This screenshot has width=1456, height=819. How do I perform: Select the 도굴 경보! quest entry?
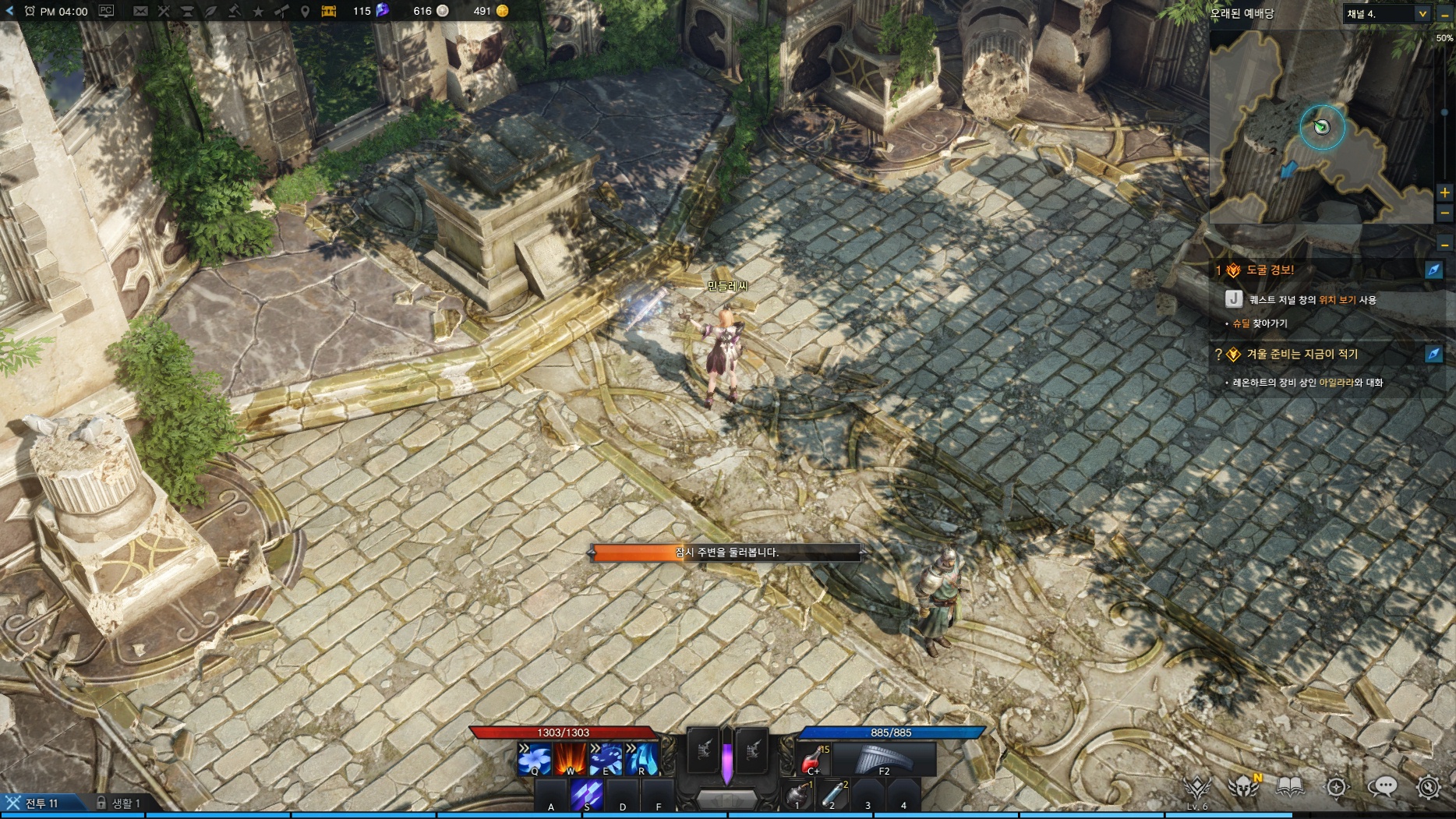pyautogui.click(x=1270, y=270)
